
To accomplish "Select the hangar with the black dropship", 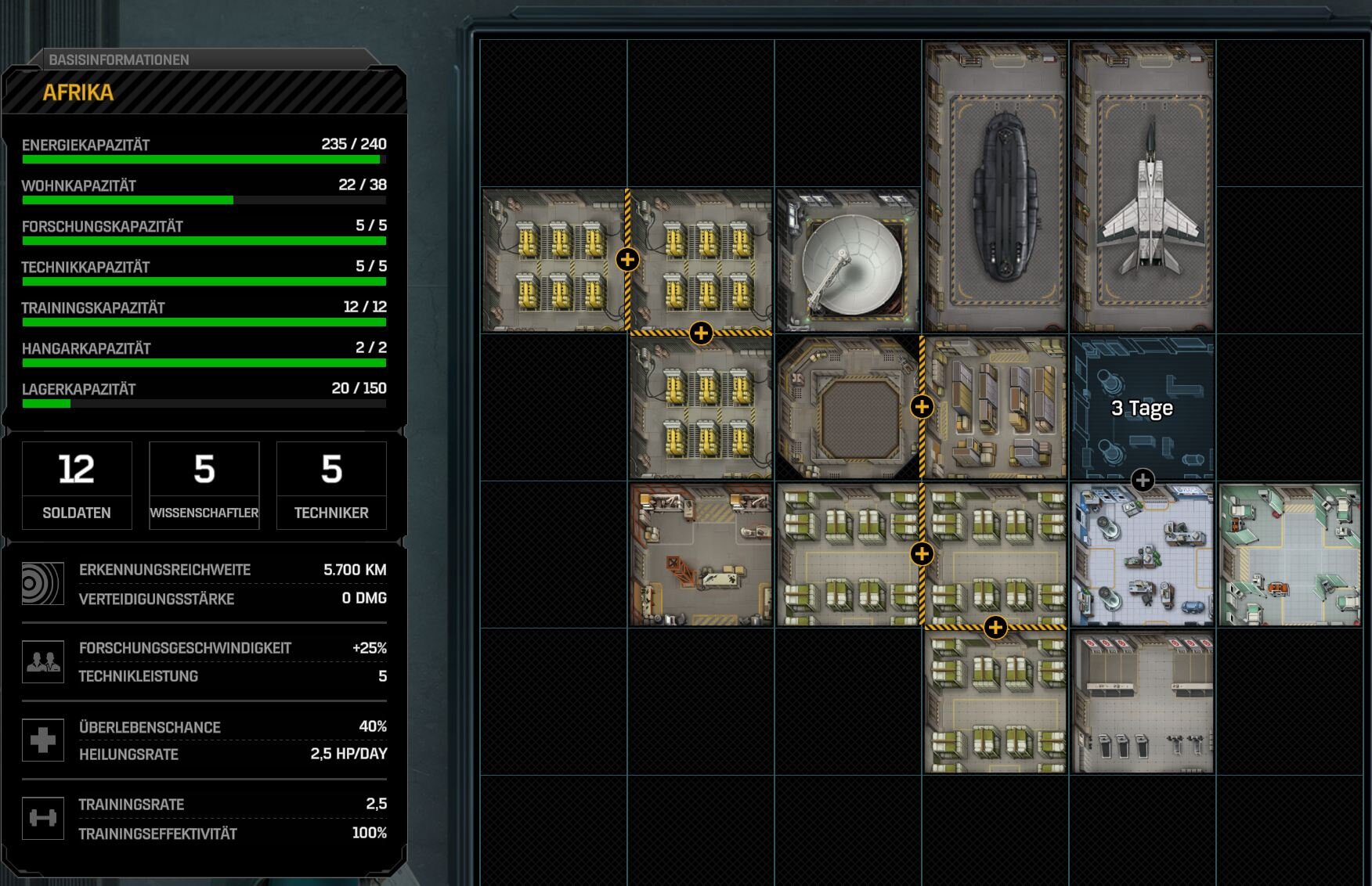I will click(995, 188).
